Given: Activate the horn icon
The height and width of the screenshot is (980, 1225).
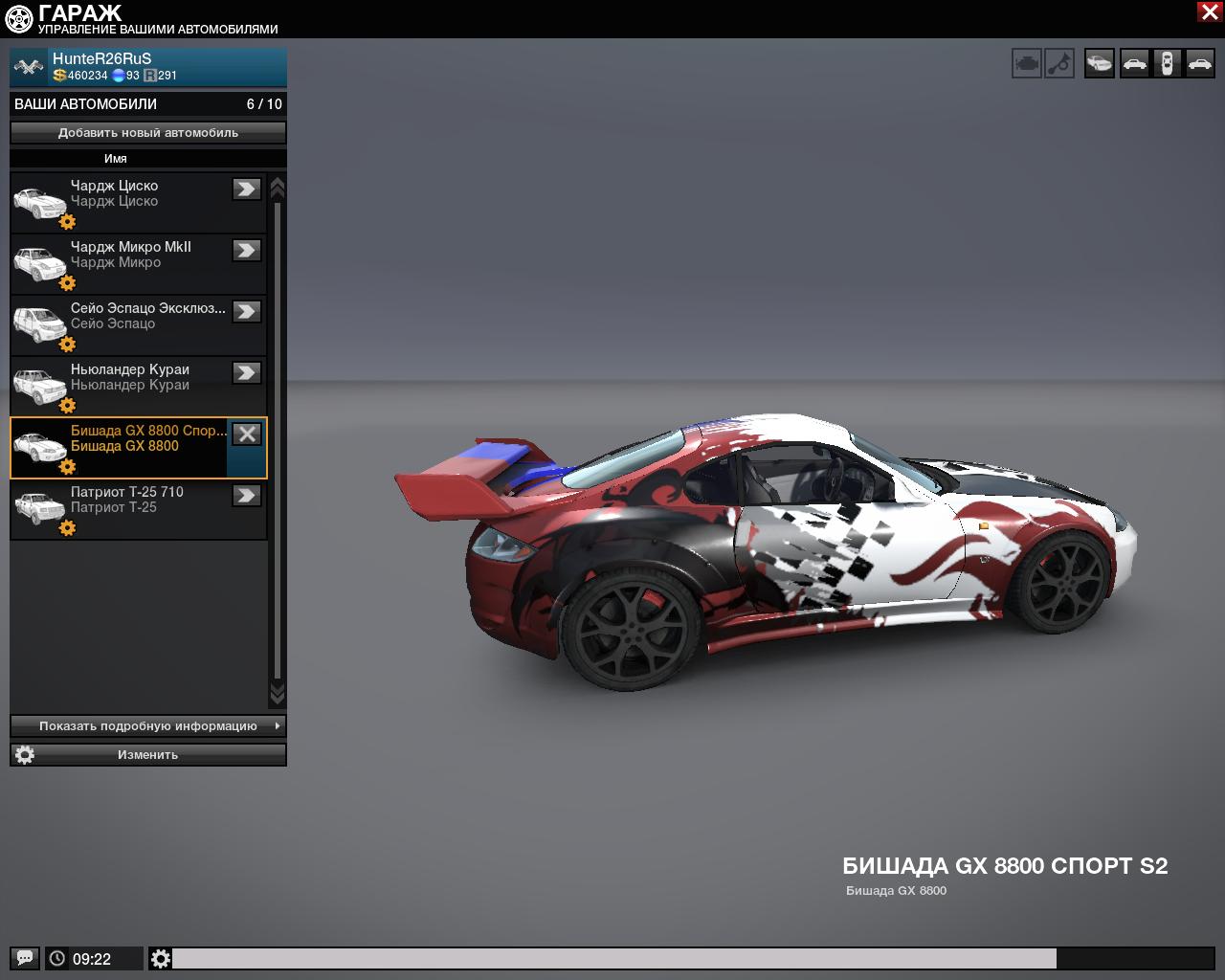Looking at the screenshot, I should click(x=1059, y=64).
